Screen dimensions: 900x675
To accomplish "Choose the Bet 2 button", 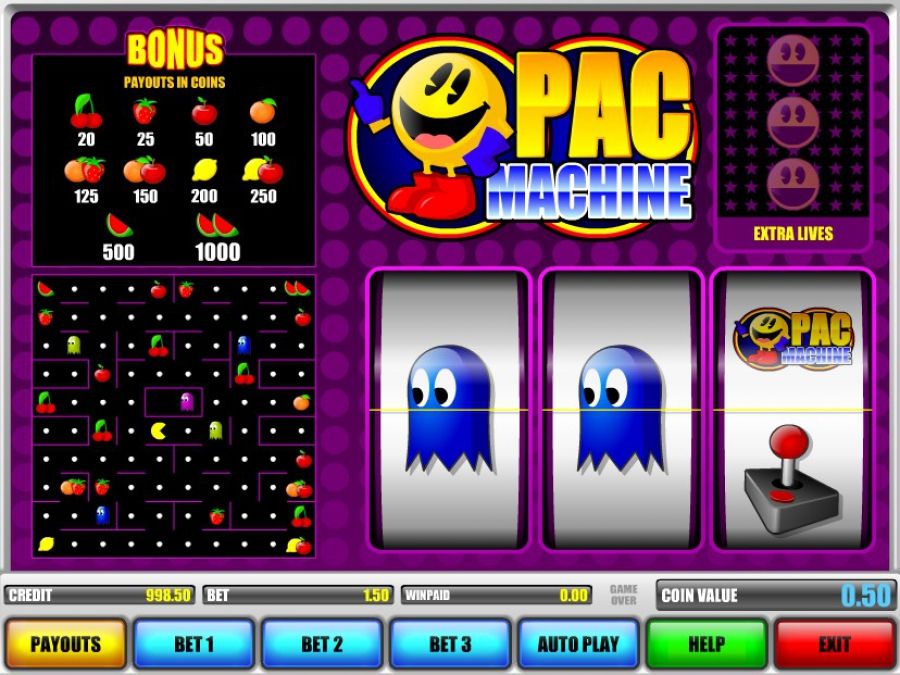I will pos(322,644).
